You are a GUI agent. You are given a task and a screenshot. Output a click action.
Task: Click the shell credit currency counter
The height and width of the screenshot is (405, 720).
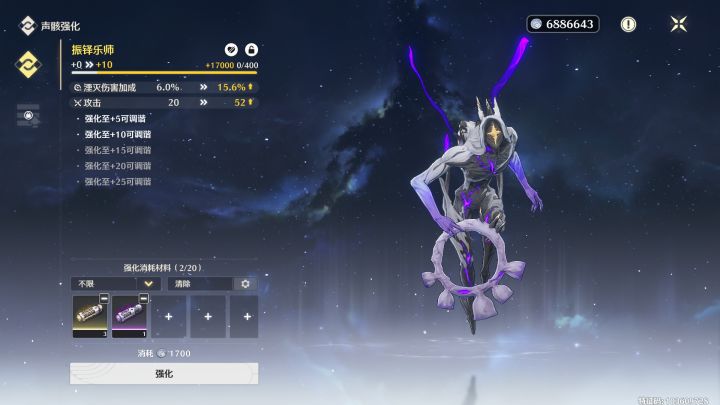click(562, 24)
